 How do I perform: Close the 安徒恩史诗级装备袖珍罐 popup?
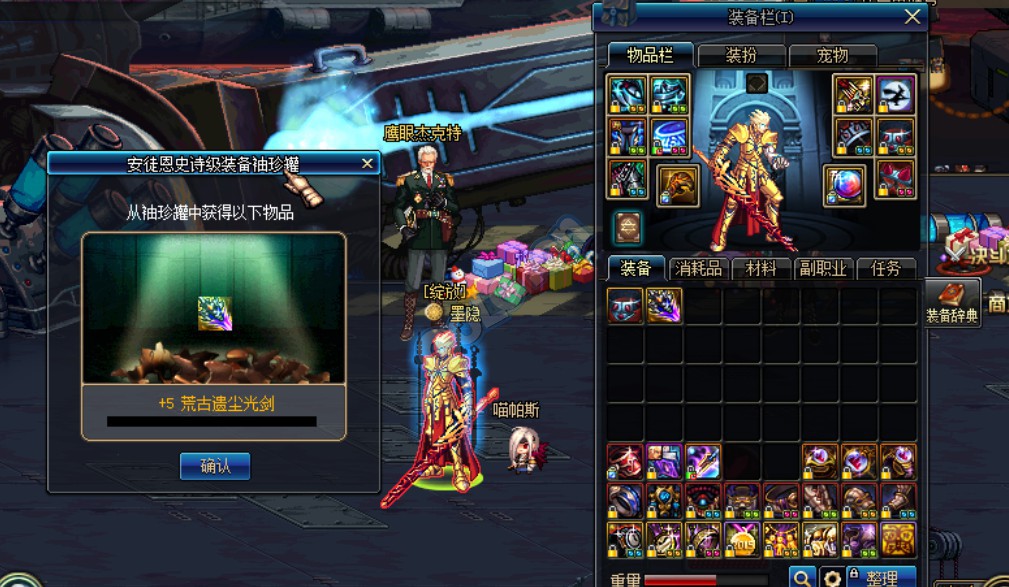367,163
